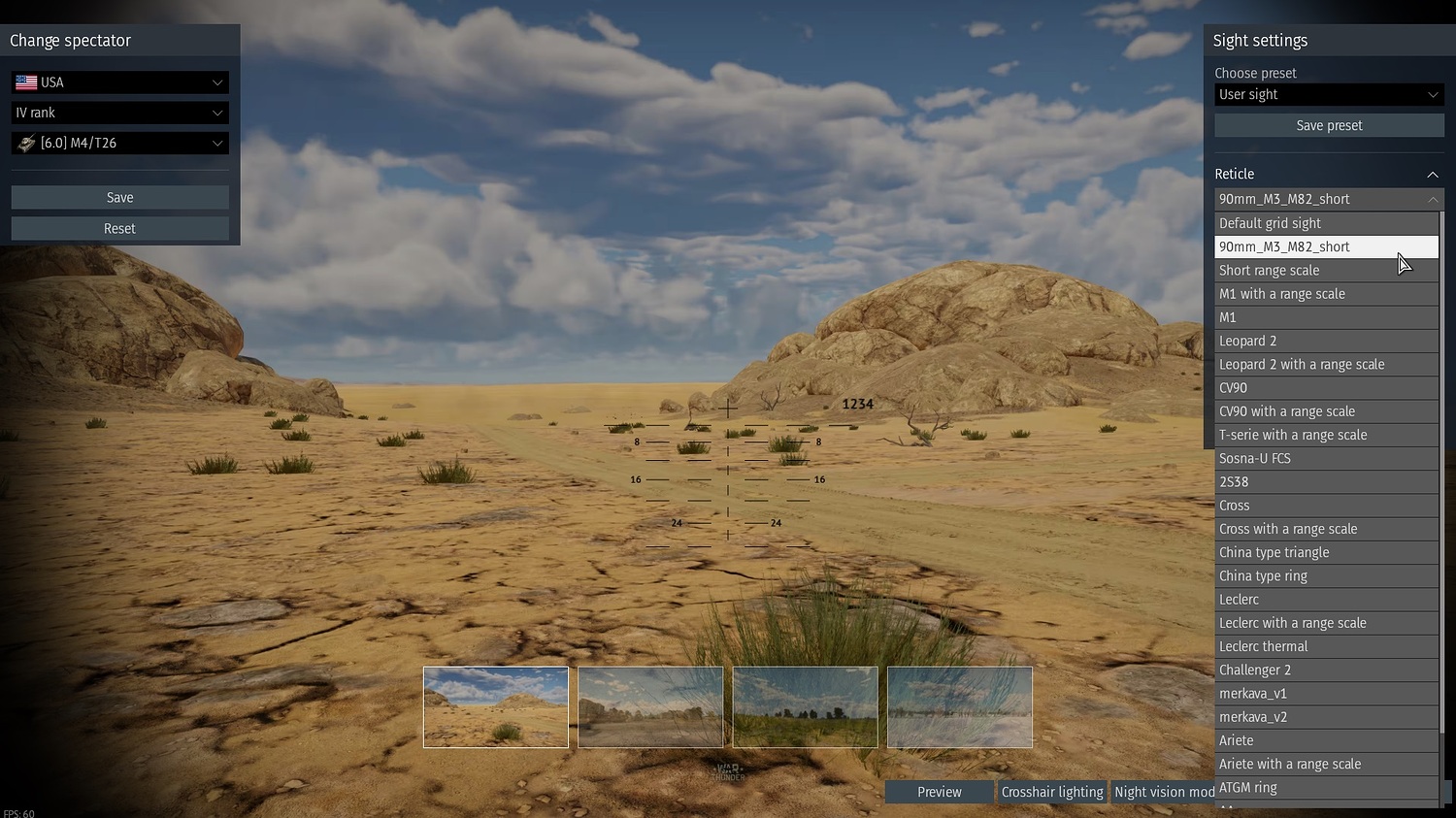Enable the Night vision mod option
Viewport: 1456px width, 818px height.
(1163, 792)
